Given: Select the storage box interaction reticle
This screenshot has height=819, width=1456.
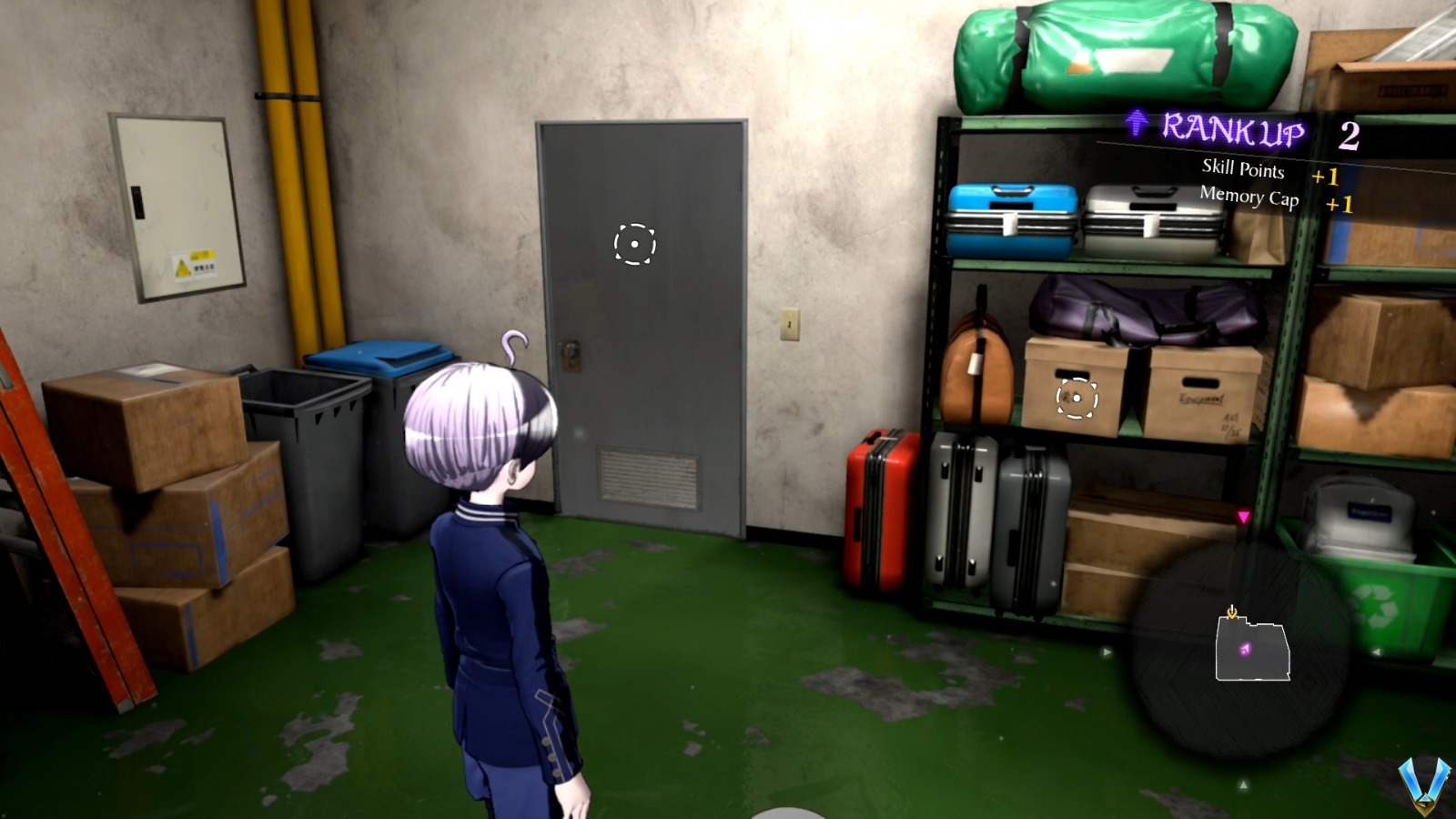Looking at the screenshot, I should click(x=1077, y=396).
